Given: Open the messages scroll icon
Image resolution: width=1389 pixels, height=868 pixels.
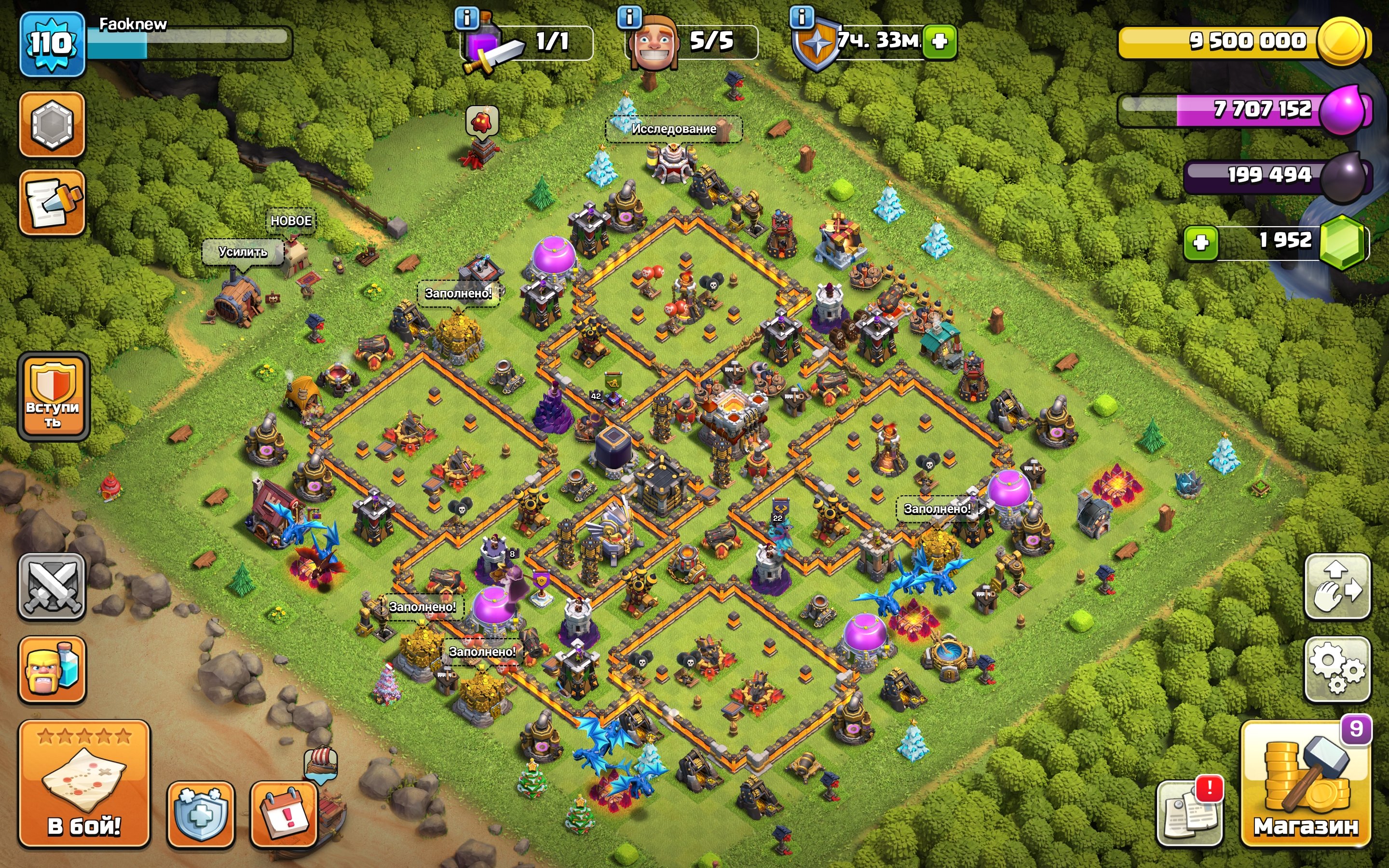Looking at the screenshot, I should click(52, 203).
